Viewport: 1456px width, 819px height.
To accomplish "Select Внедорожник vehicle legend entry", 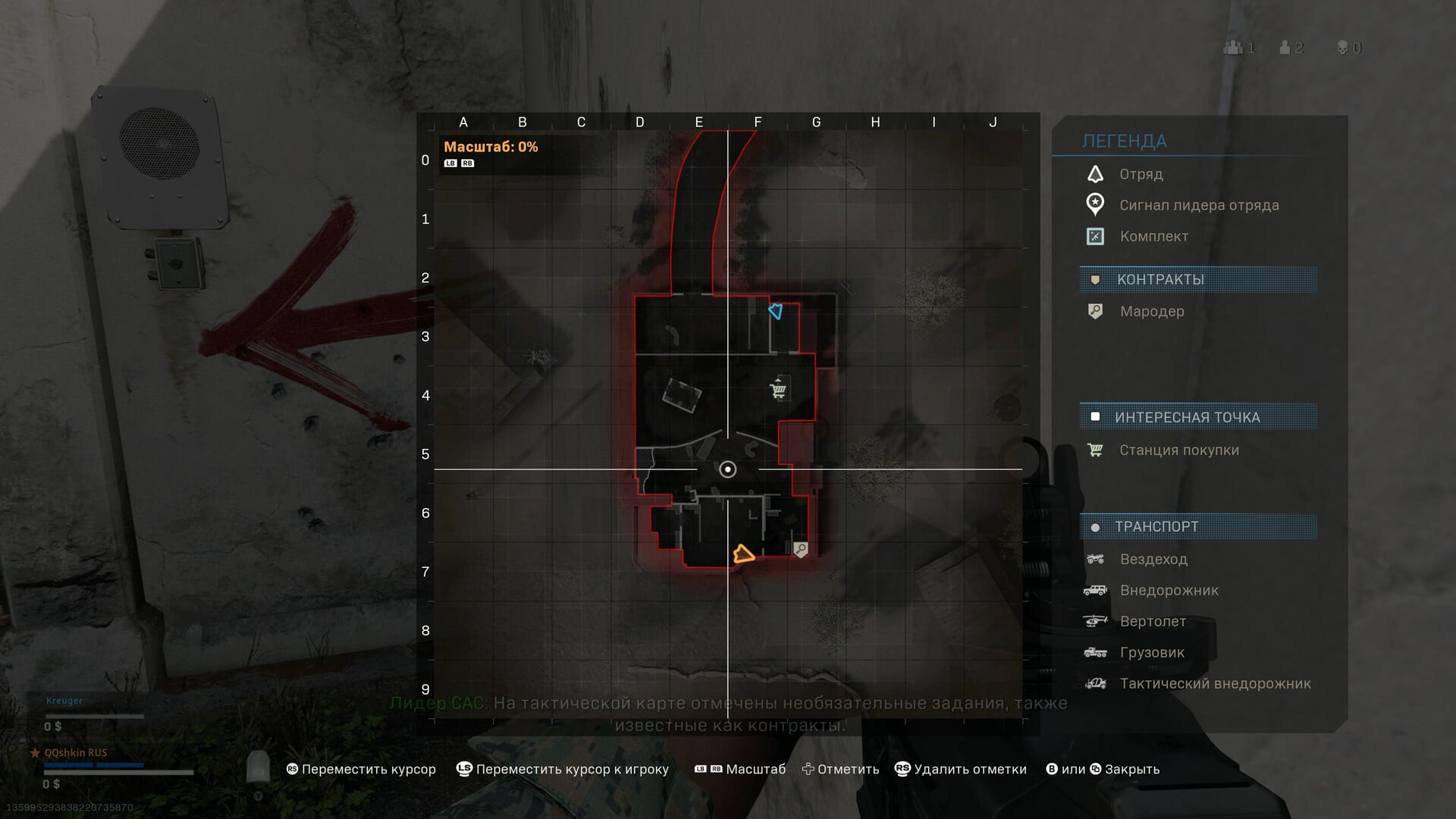I will click(x=1169, y=591).
